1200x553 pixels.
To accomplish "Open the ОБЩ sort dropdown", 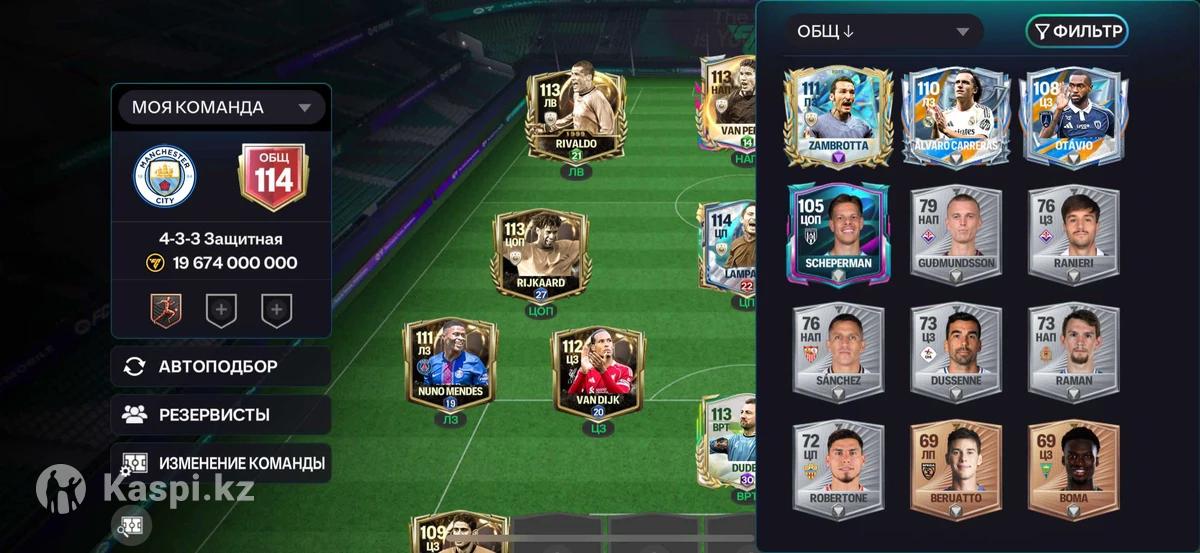I will pyautogui.click(x=883, y=31).
